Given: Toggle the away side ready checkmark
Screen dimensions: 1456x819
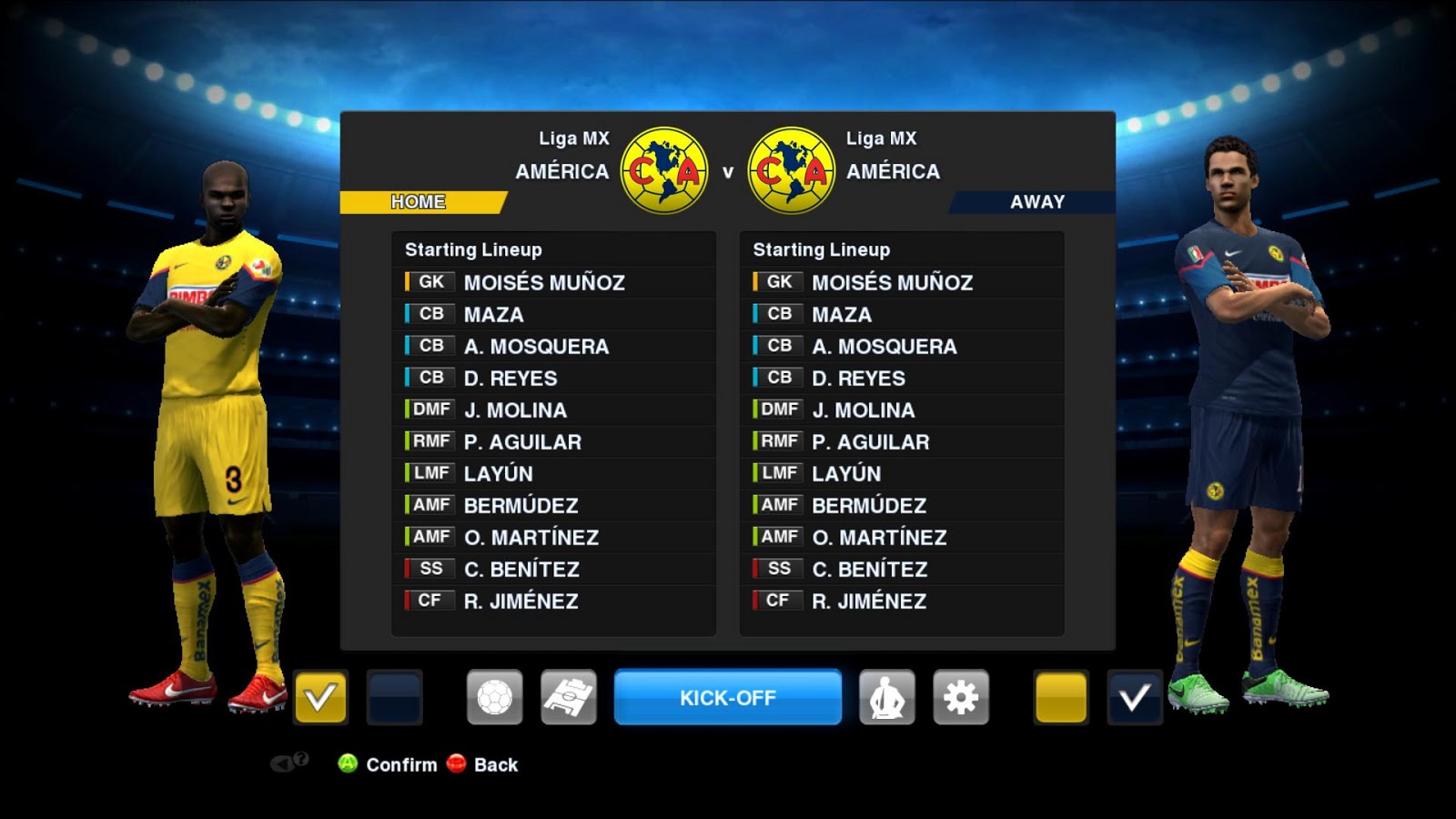Looking at the screenshot, I should [1134, 699].
